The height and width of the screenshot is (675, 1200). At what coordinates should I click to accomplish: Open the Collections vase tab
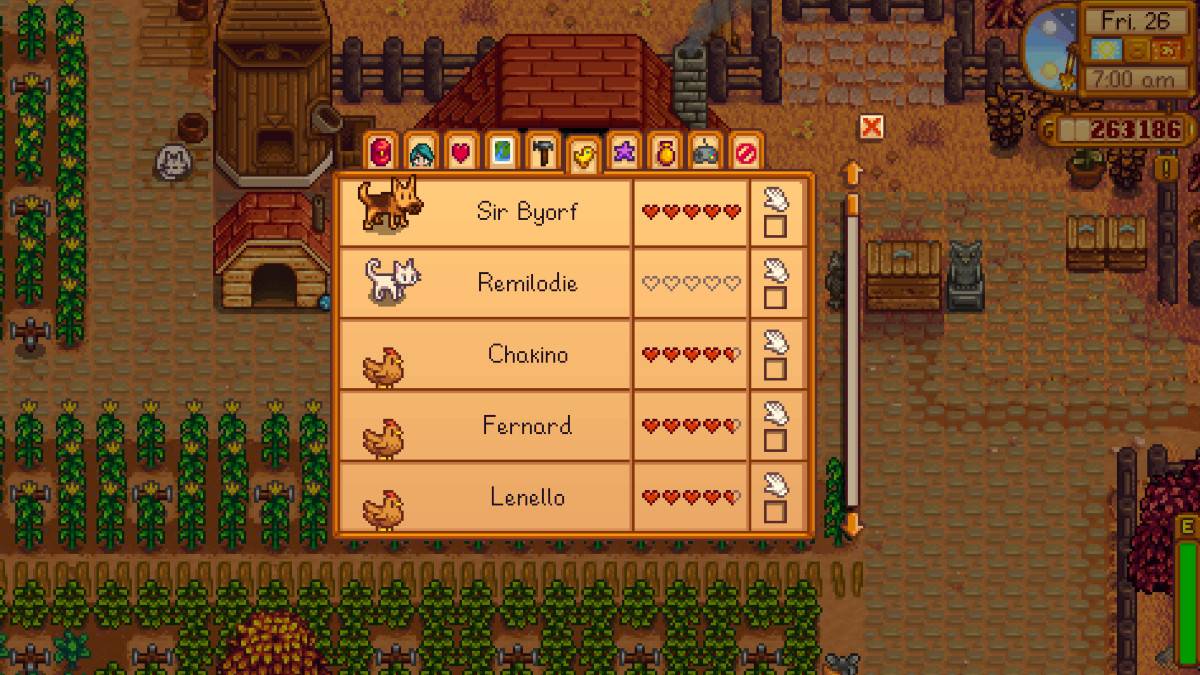(x=664, y=152)
